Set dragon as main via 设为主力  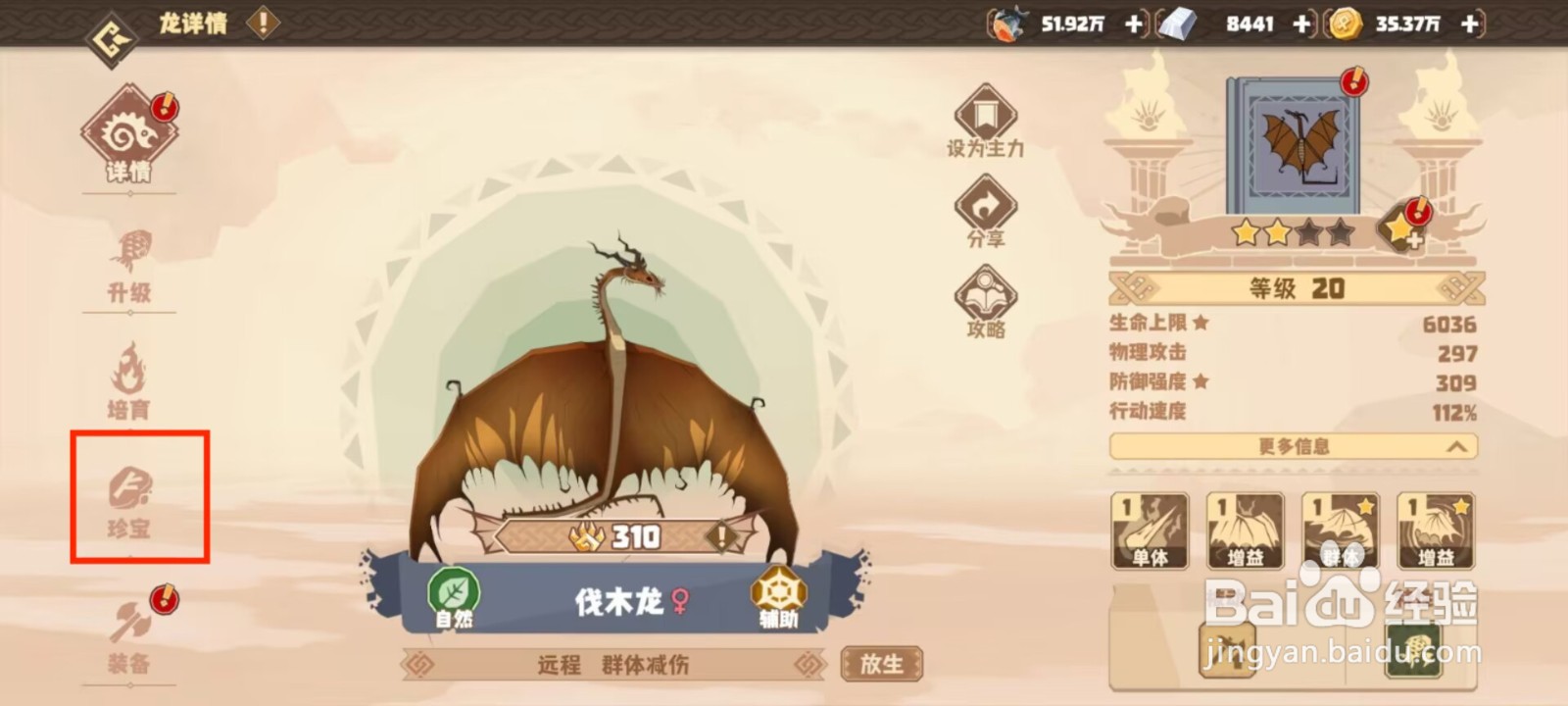point(985,123)
